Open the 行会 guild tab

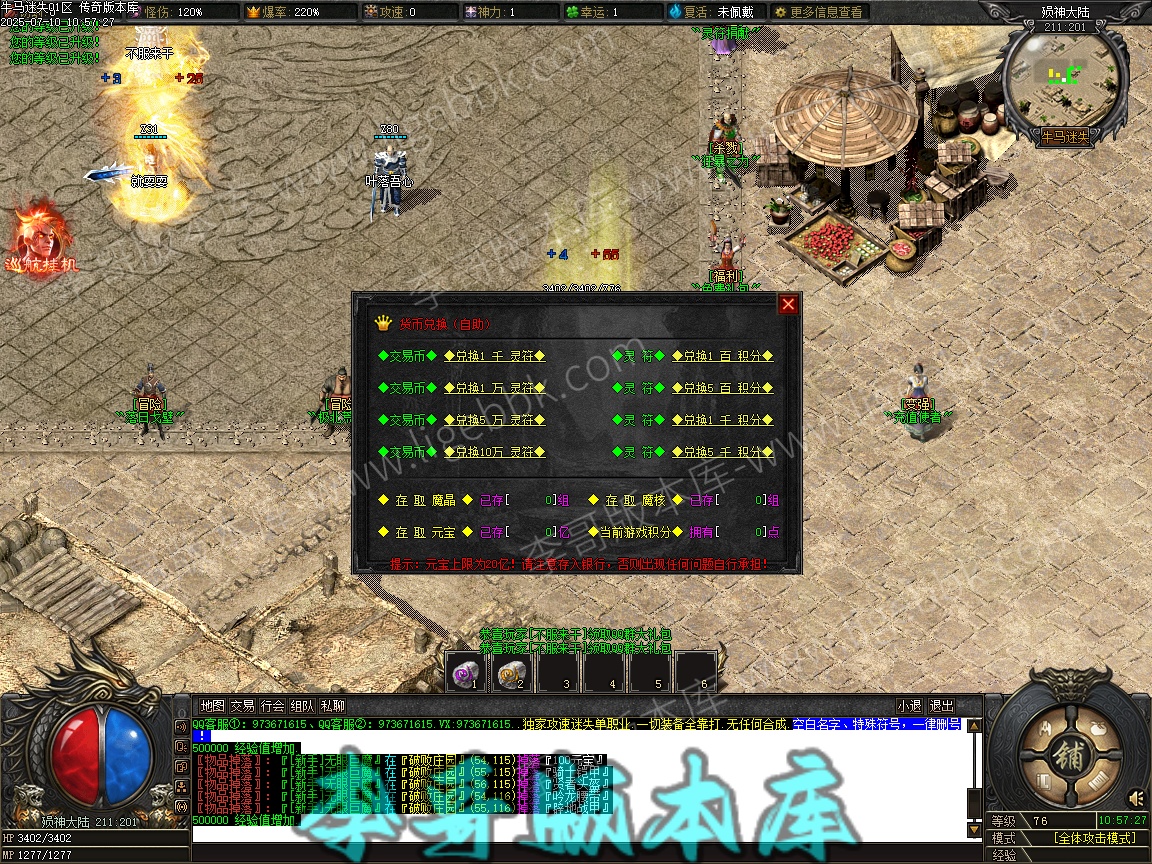coord(272,706)
